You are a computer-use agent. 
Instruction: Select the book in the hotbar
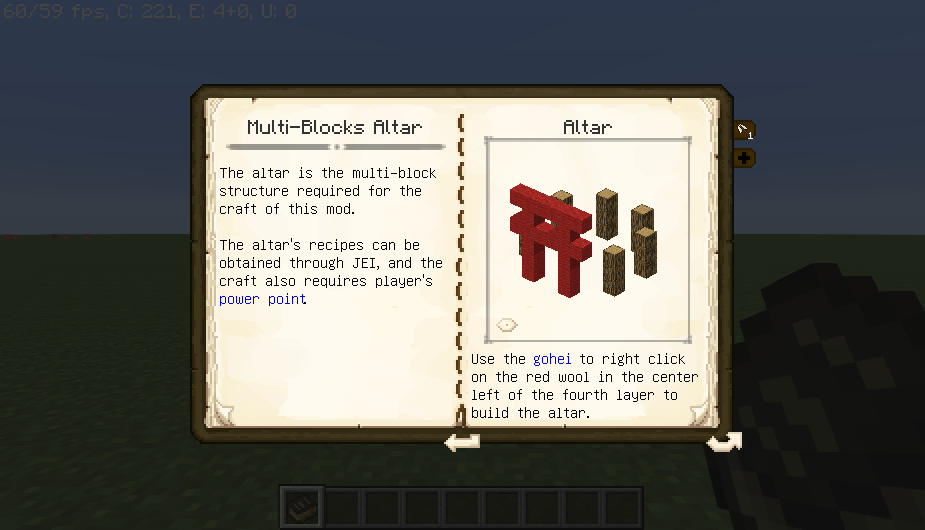pos(301,507)
